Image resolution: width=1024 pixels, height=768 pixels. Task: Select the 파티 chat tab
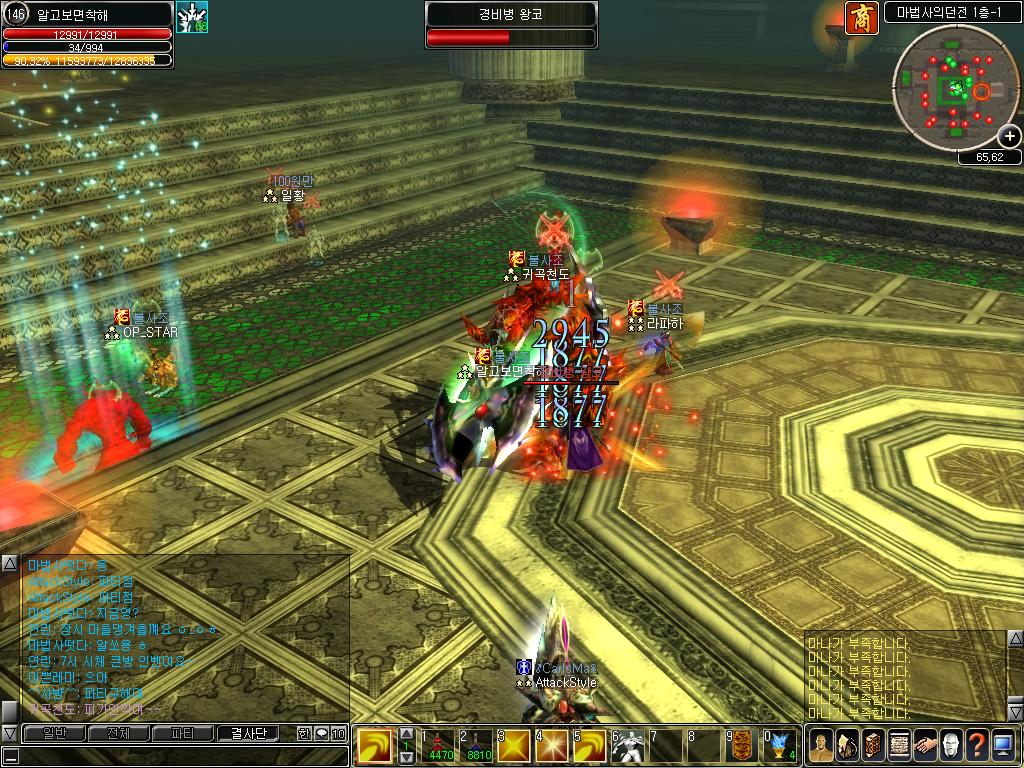(x=183, y=733)
